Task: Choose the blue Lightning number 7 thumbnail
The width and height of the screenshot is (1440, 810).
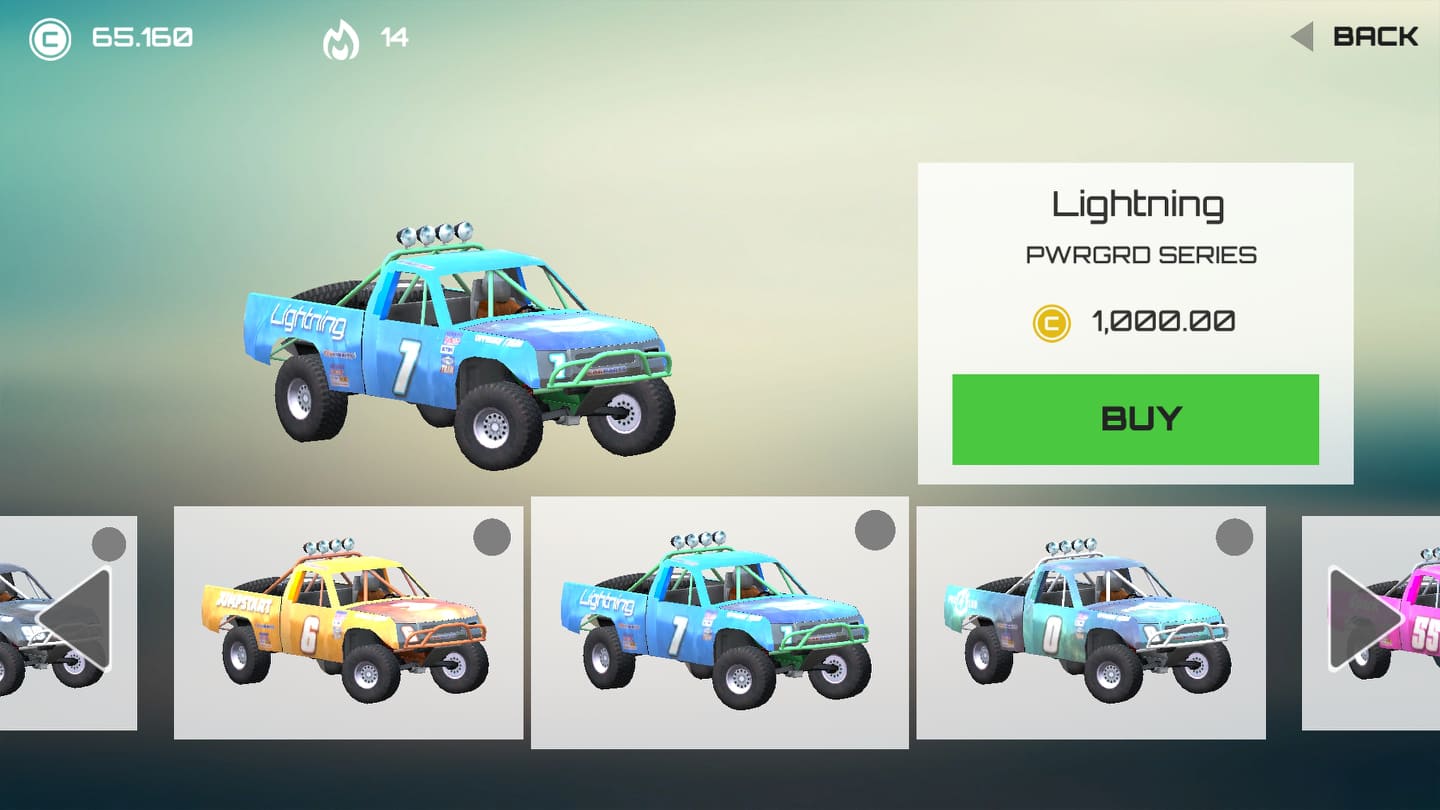Action: pyautogui.click(x=719, y=622)
